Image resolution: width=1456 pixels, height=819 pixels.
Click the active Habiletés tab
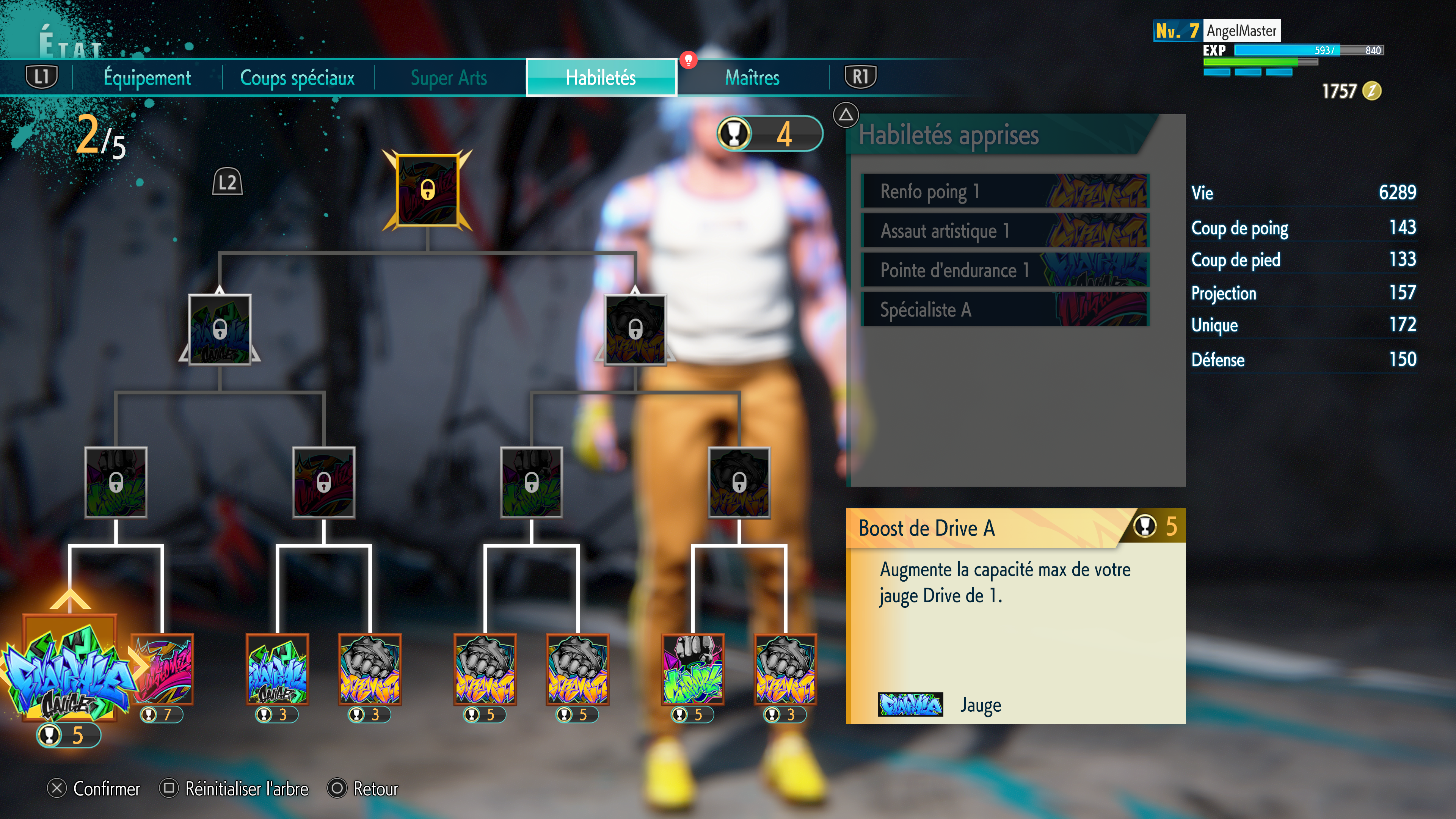(601, 78)
